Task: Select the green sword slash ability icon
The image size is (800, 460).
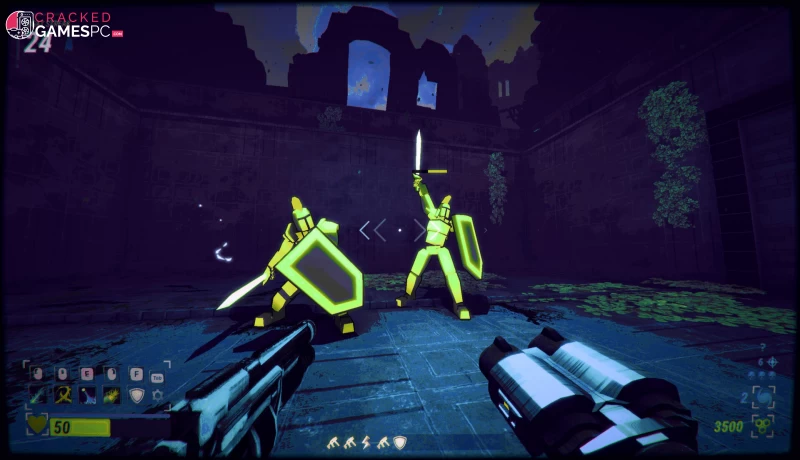Action: point(38,396)
